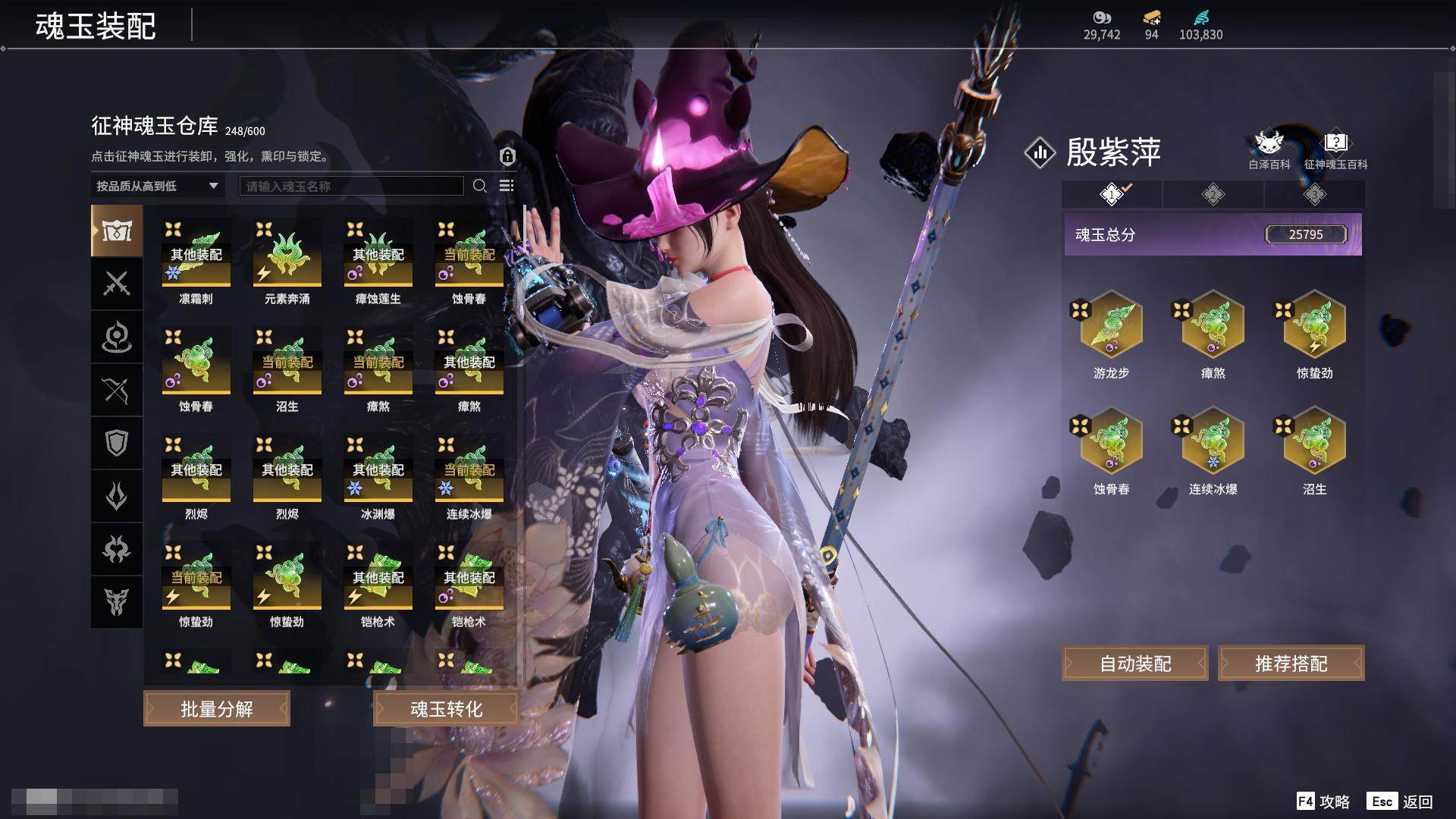Open 白泽百科 encyclopedia
1456x819 pixels.
click(1269, 149)
